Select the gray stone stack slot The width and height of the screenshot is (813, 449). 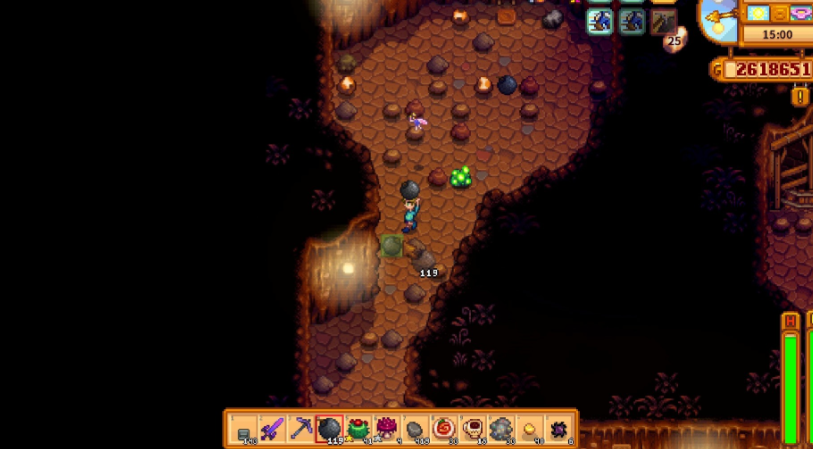click(x=415, y=430)
